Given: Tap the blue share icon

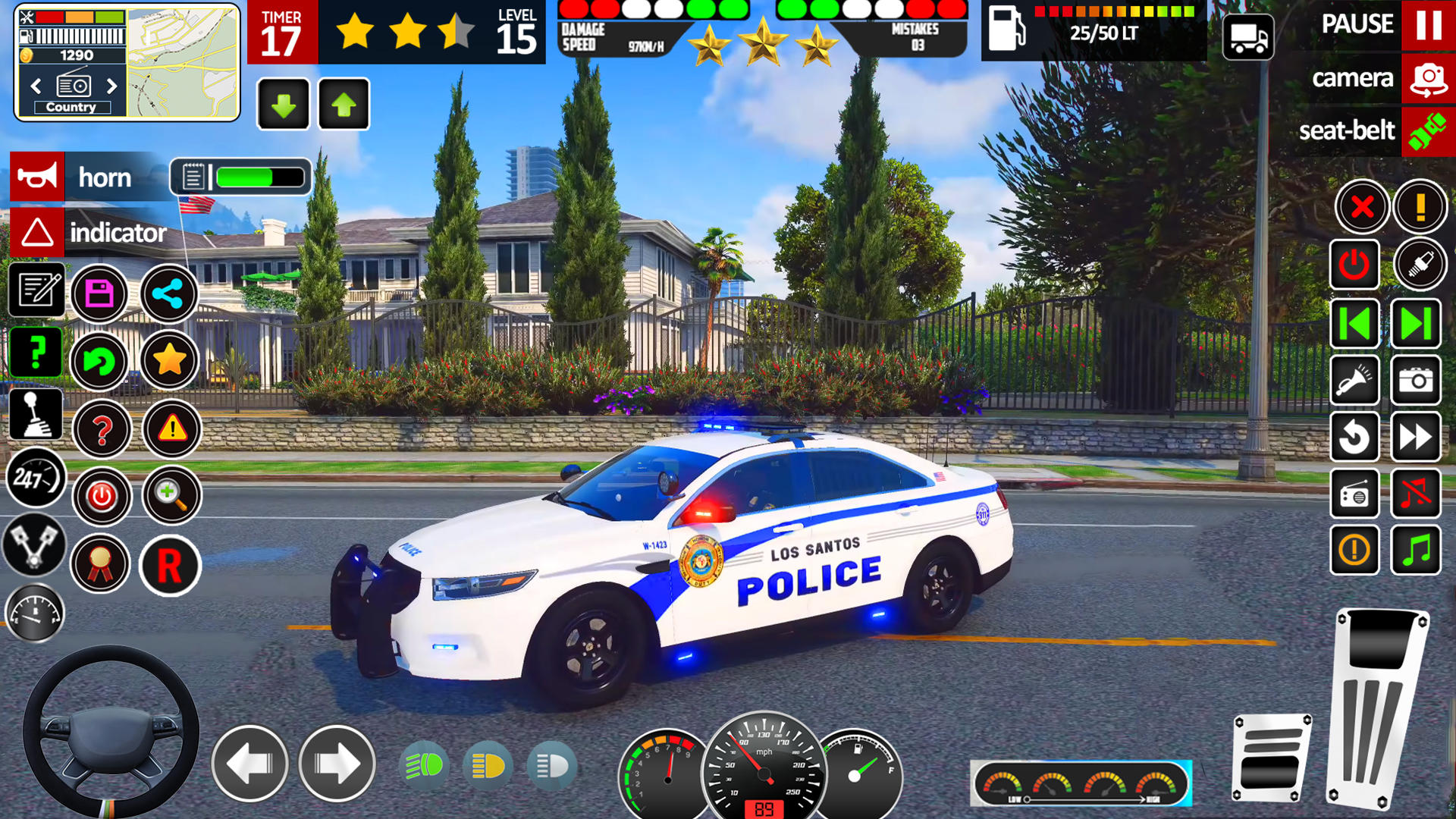Looking at the screenshot, I should [x=168, y=294].
